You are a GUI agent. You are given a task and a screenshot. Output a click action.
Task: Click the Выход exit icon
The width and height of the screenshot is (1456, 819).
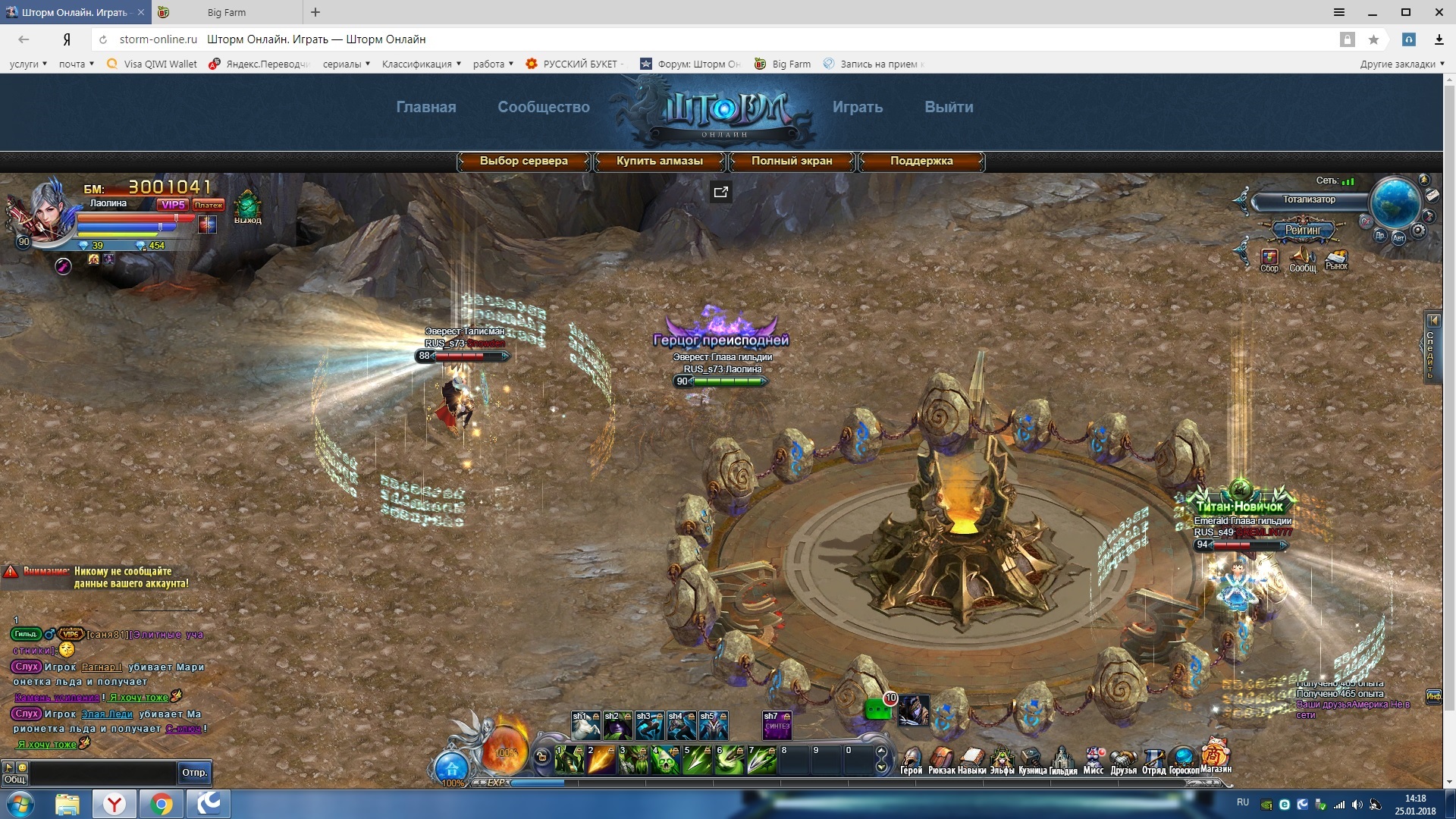pyautogui.click(x=247, y=206)
